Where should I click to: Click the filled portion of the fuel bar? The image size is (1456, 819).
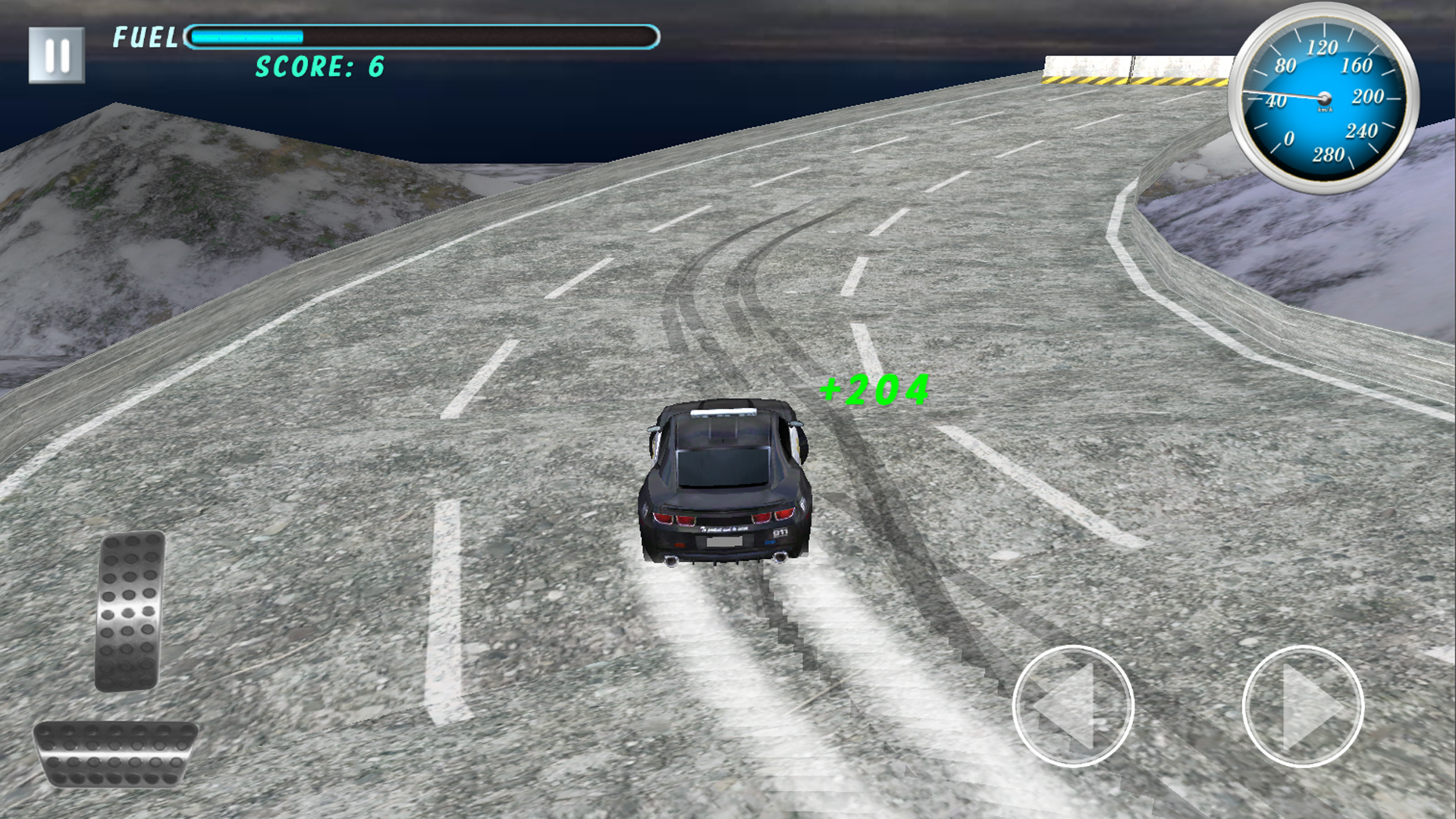[243, 34]
